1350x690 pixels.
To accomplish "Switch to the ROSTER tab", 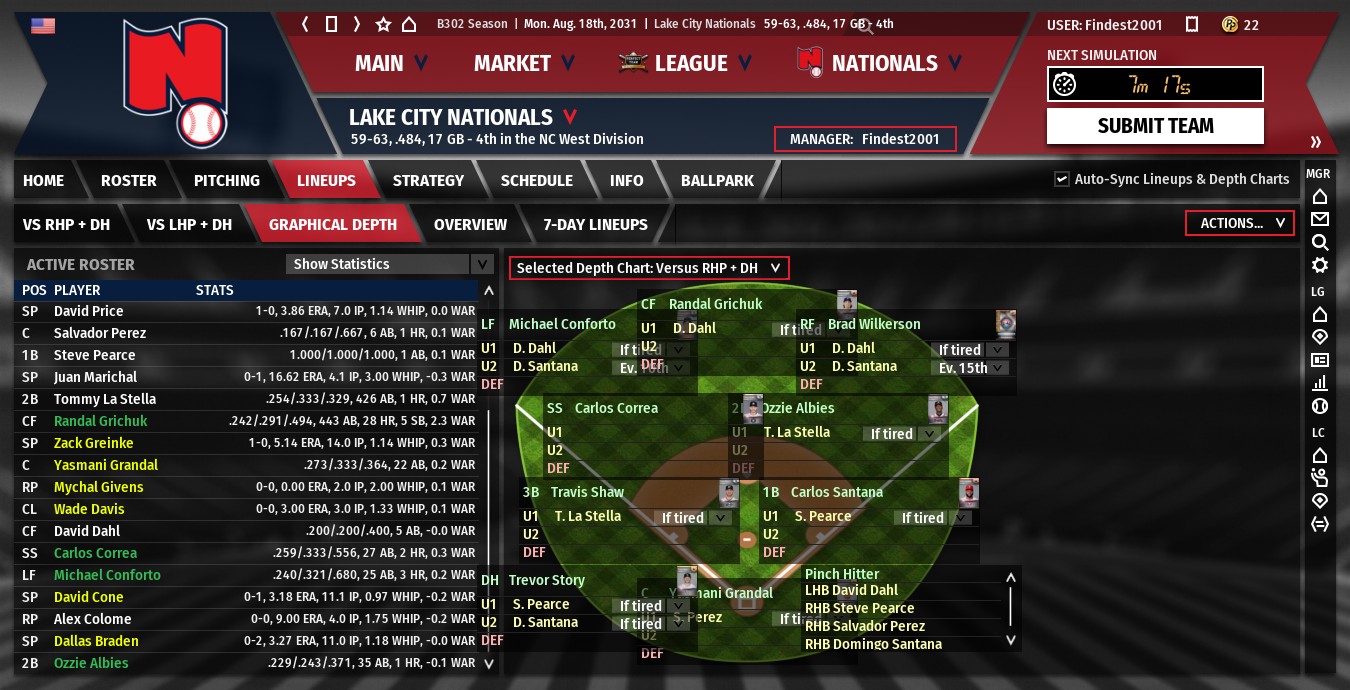I will pos(128,181).
